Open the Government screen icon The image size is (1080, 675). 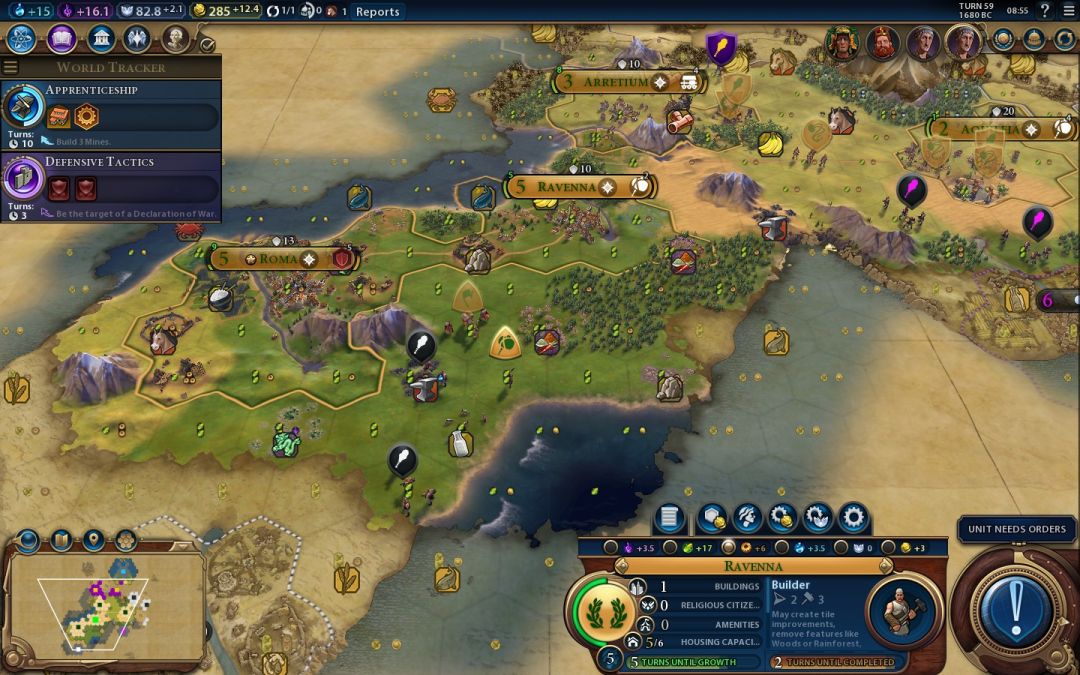[100, 39]
